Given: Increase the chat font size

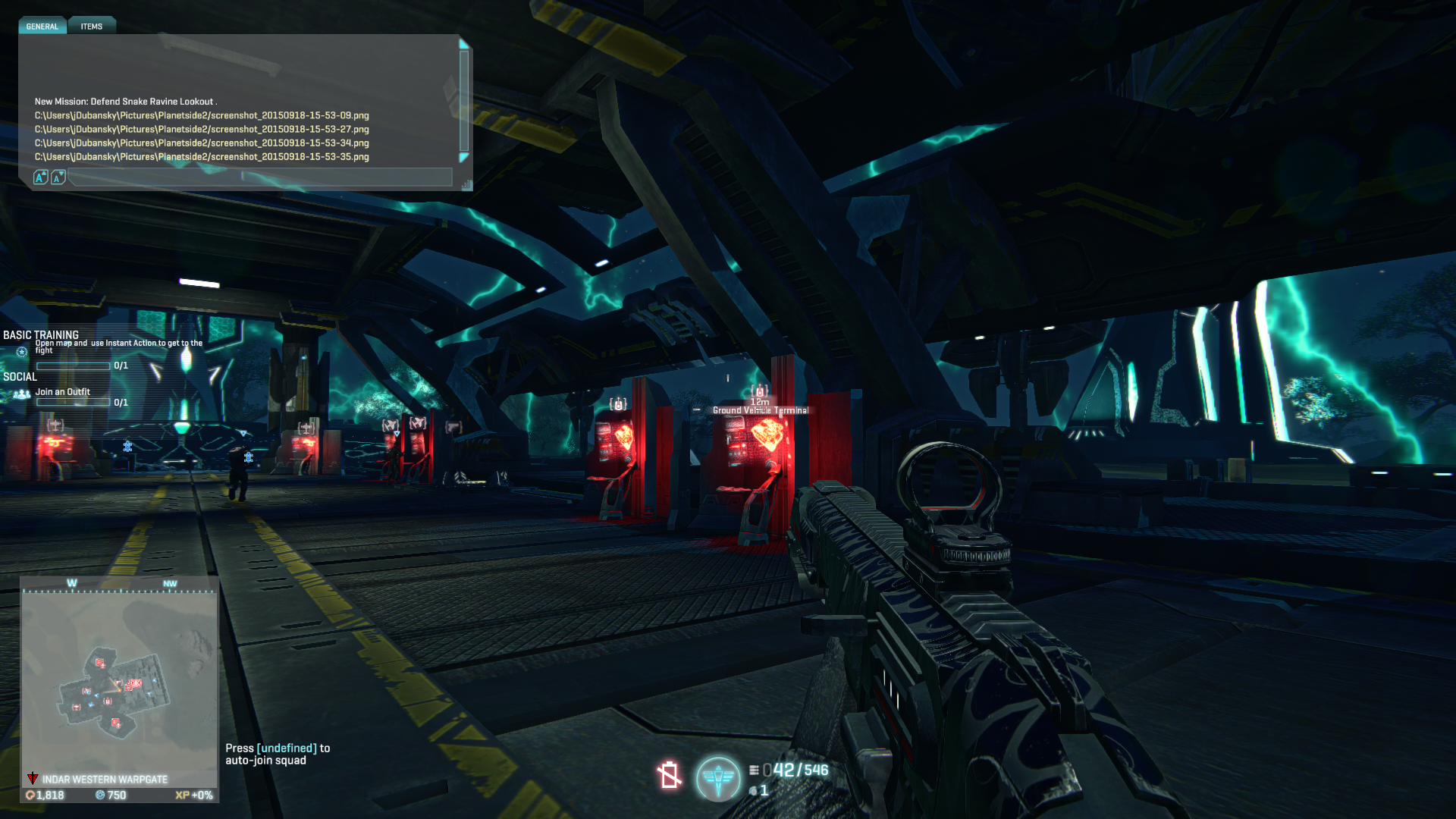Looking at the screenshot, I should [41, 177].
